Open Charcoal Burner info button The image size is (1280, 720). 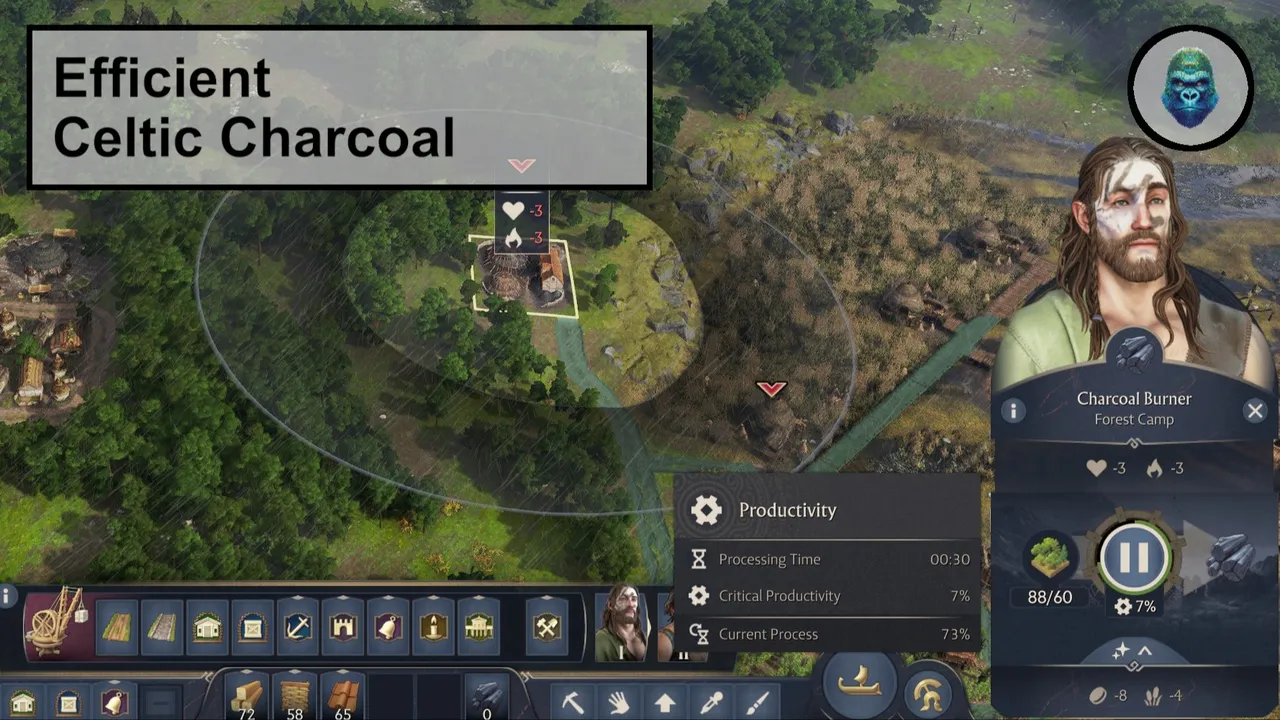[1013, 411]
